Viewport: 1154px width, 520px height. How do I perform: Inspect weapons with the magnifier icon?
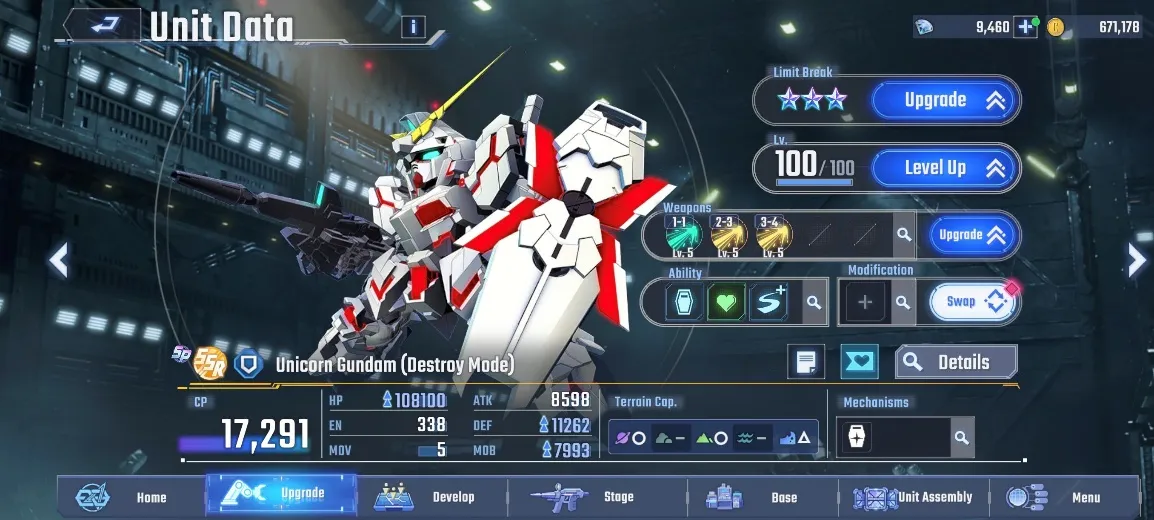click(x=904, y=235)
